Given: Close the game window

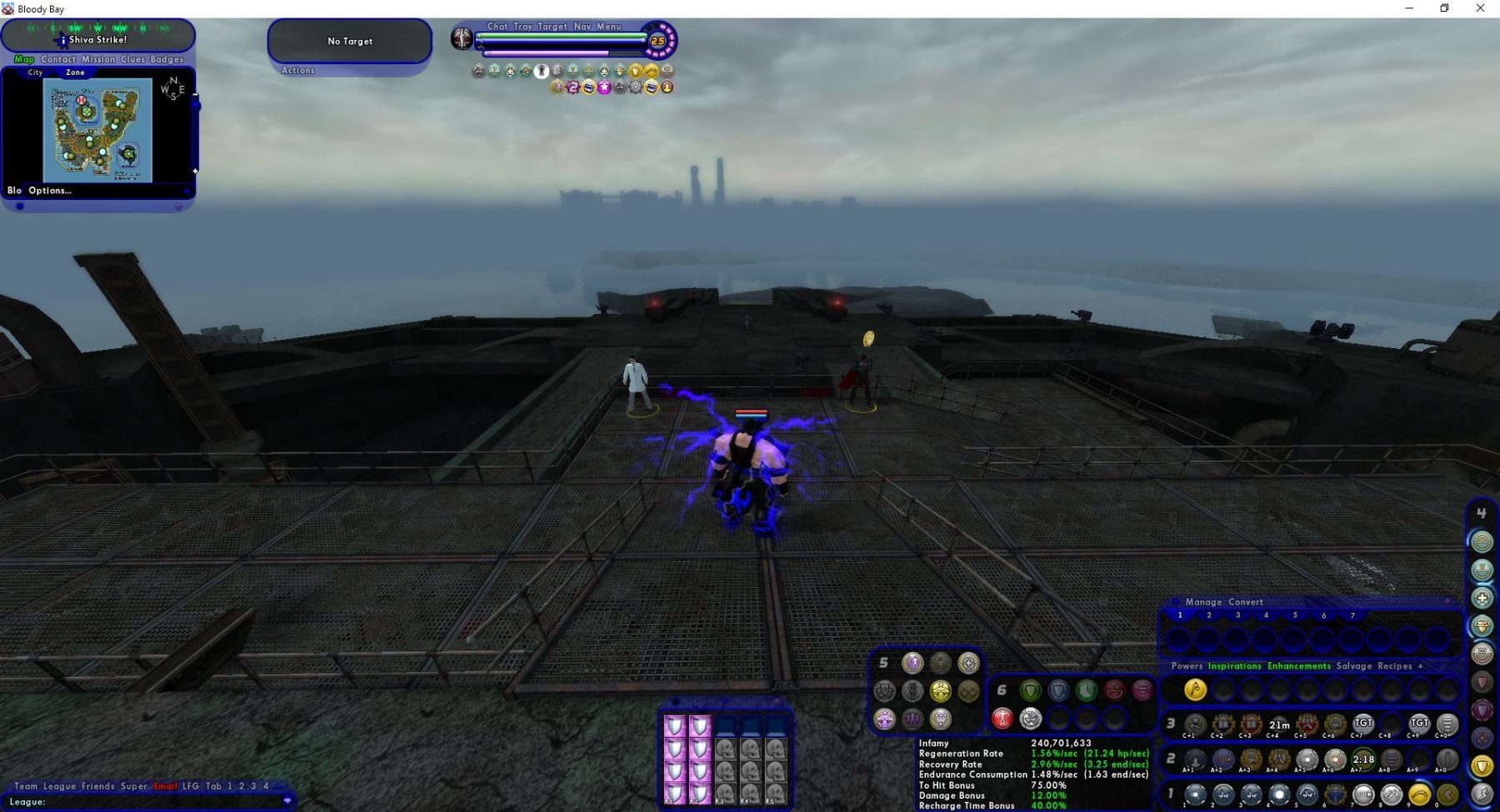Looking at the screenshot, I should [x=1480, y=8].
